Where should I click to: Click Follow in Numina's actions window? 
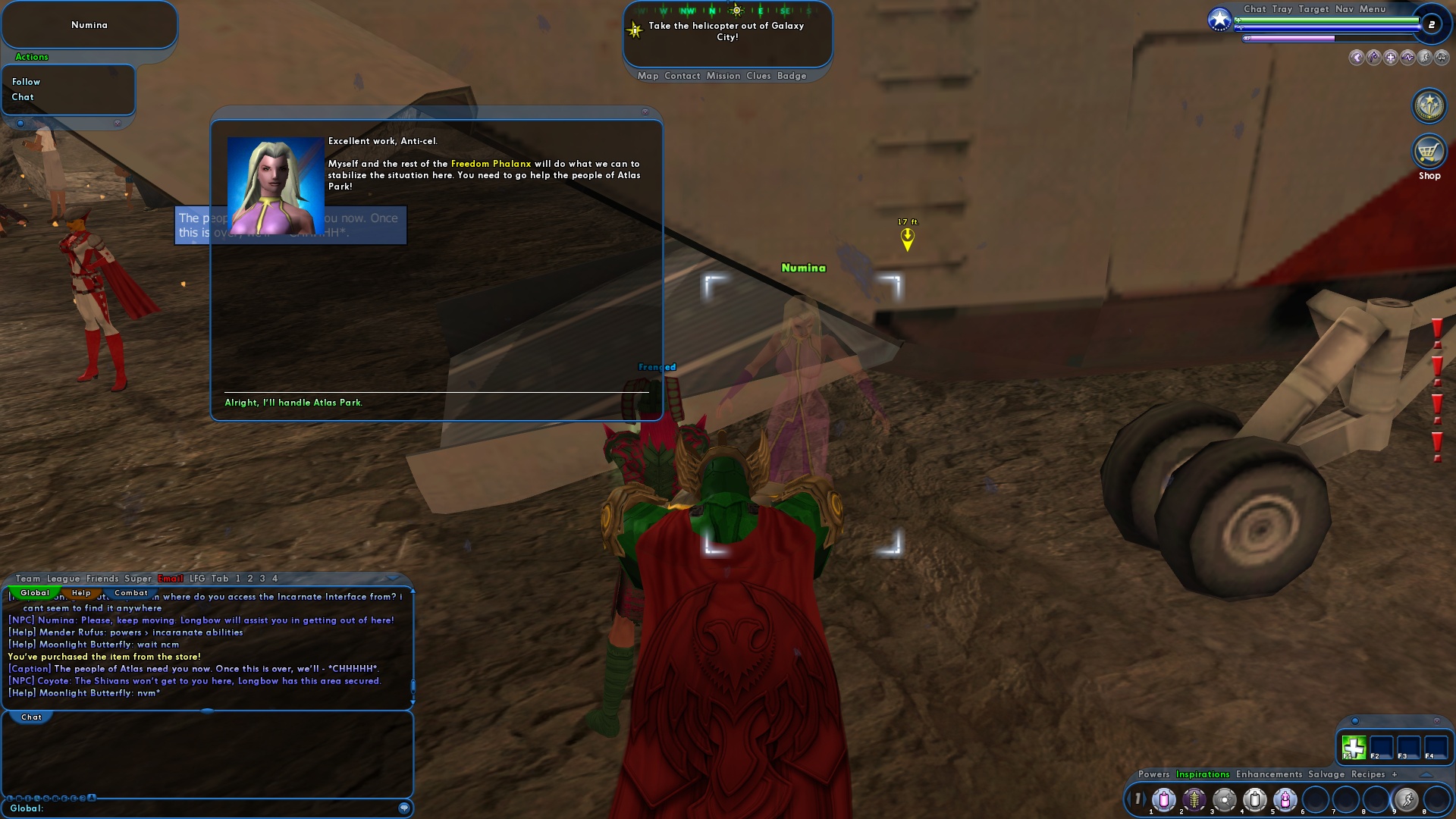[x=26, y=81]
